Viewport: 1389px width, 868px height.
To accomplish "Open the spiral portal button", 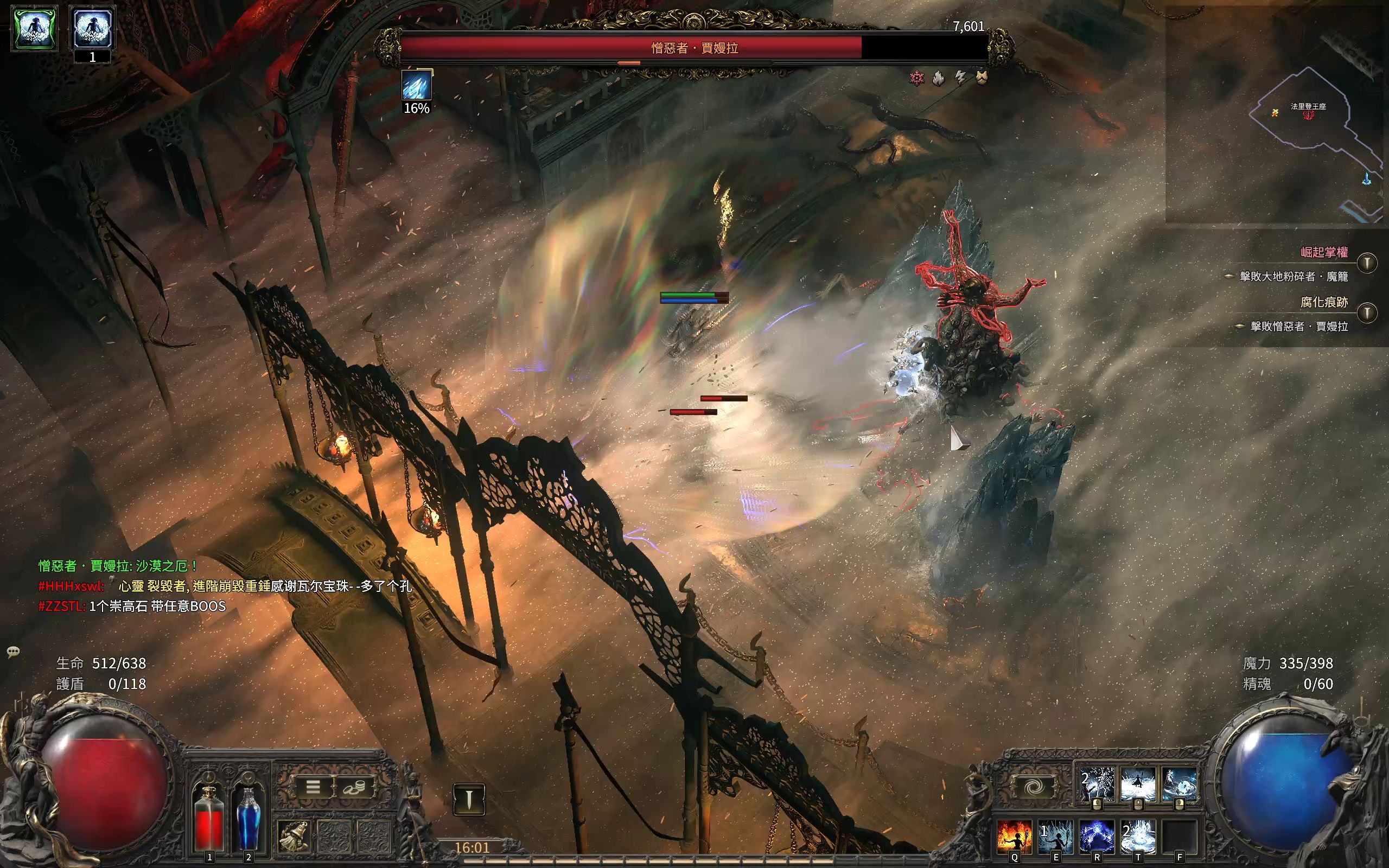I will [1035, 787].
